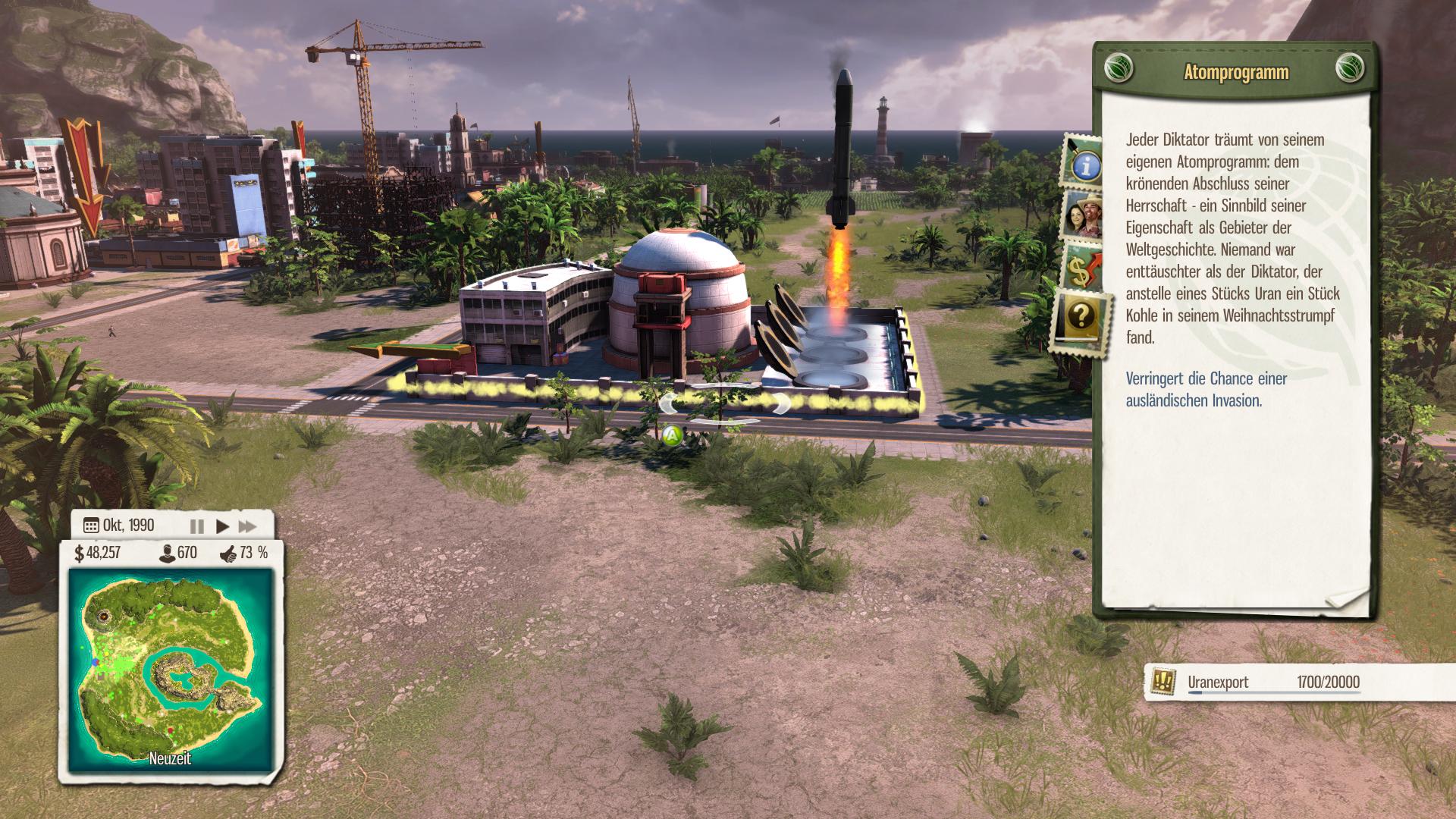Click the island minimap
Viewport: 1456px width, 819px height.
(170, 669)
